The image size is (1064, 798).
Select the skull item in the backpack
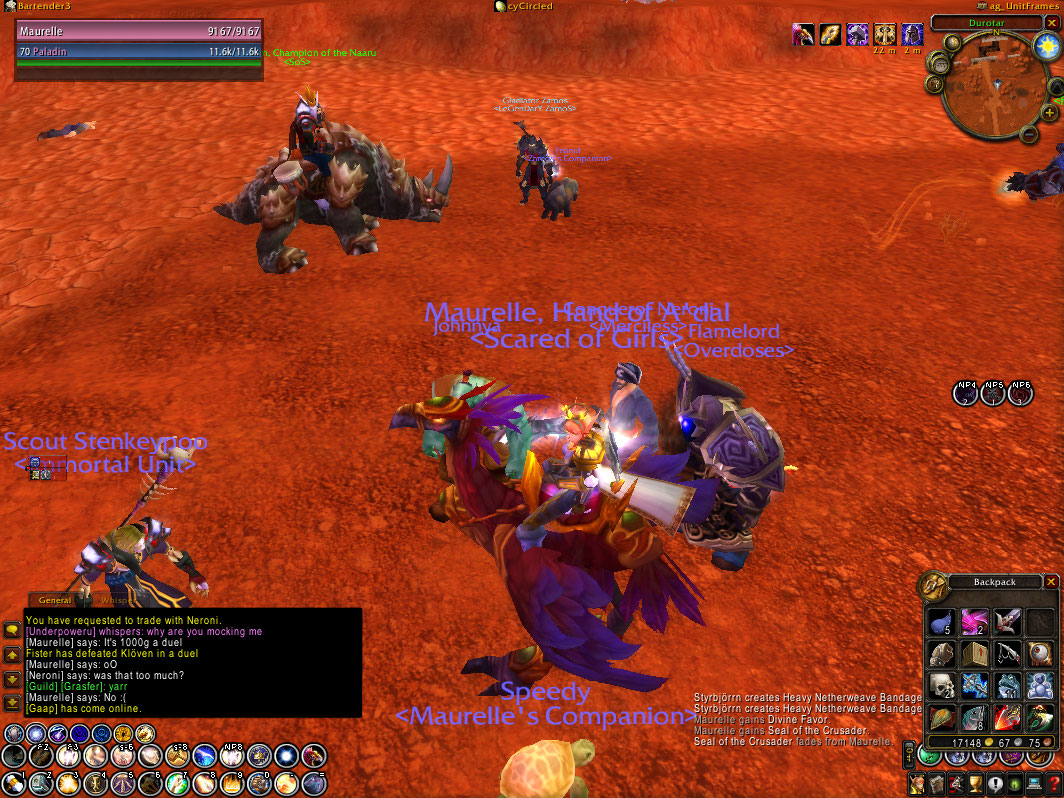tap(940, 685)
